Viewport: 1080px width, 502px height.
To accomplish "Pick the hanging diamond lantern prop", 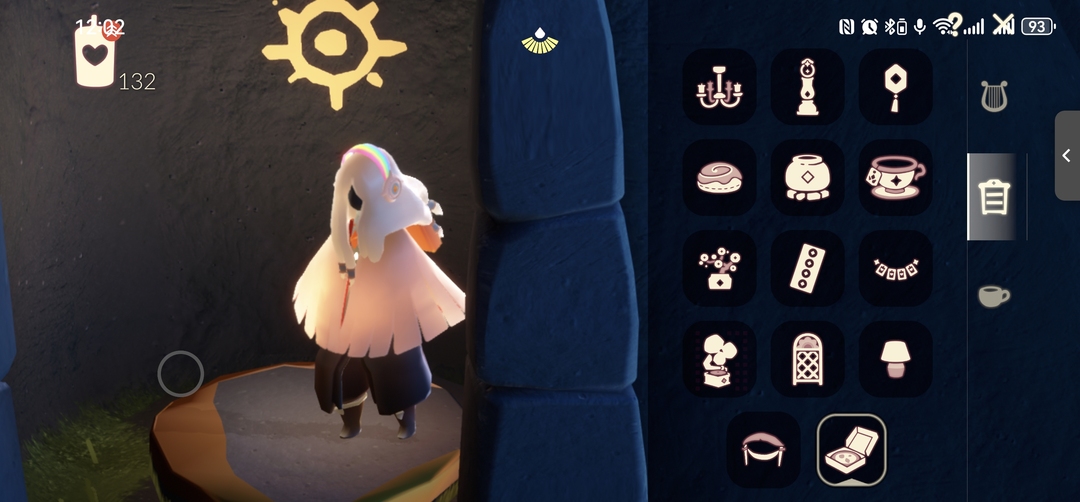I will click(x=895, y=87).
